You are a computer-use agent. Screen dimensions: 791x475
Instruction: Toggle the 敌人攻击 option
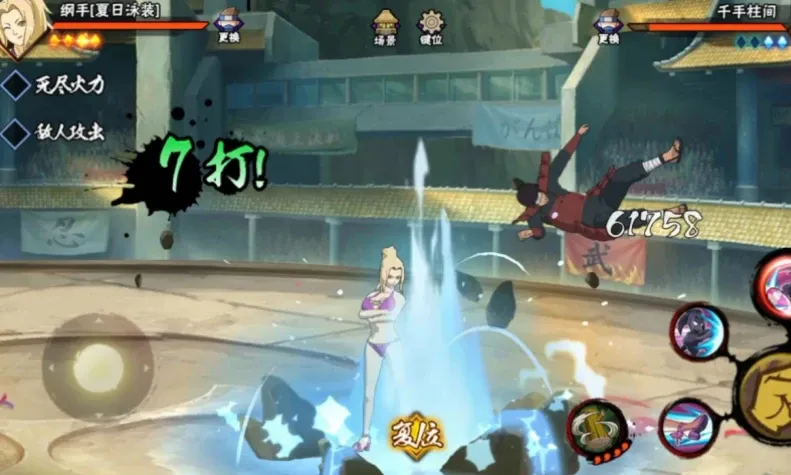click(16, 132)
